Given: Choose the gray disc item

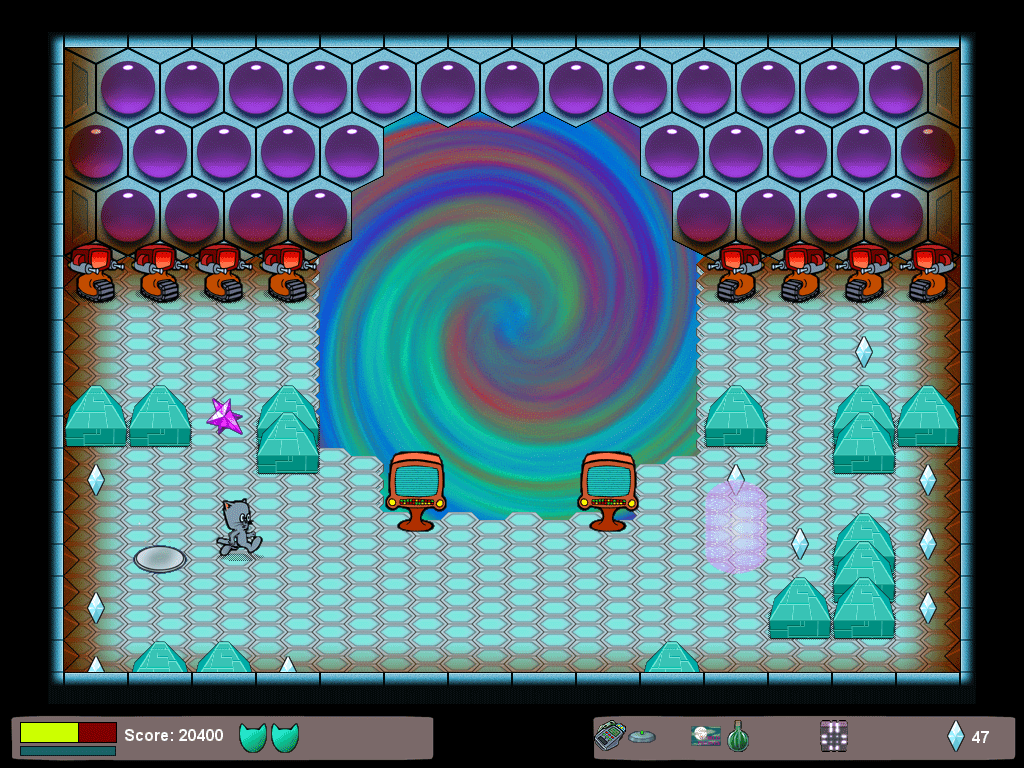Looking at the screenshot, I should [642, 737].
